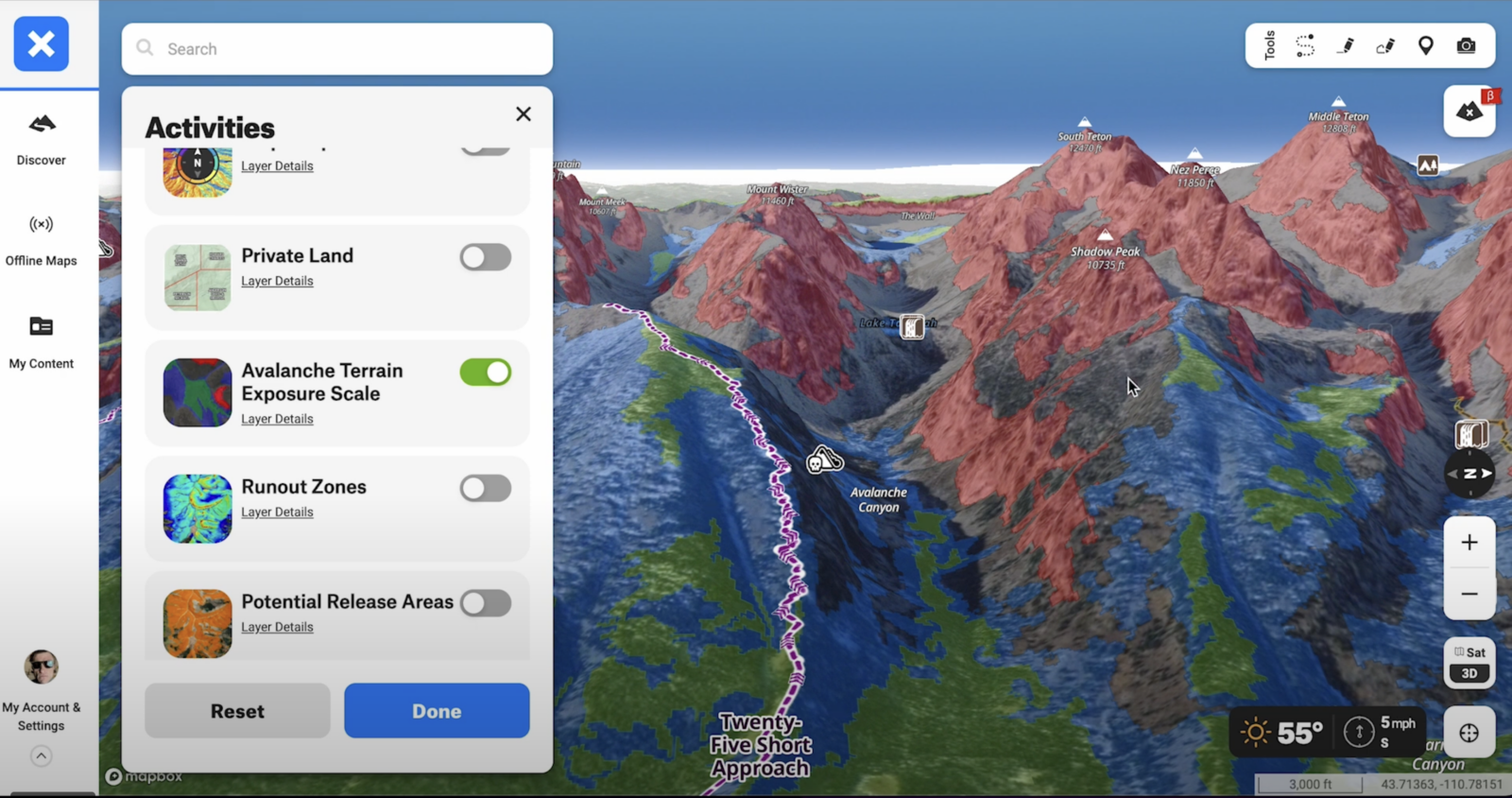The image size is (1512, 798).
Task: Reset the activity layers
Action: [237, 711]
